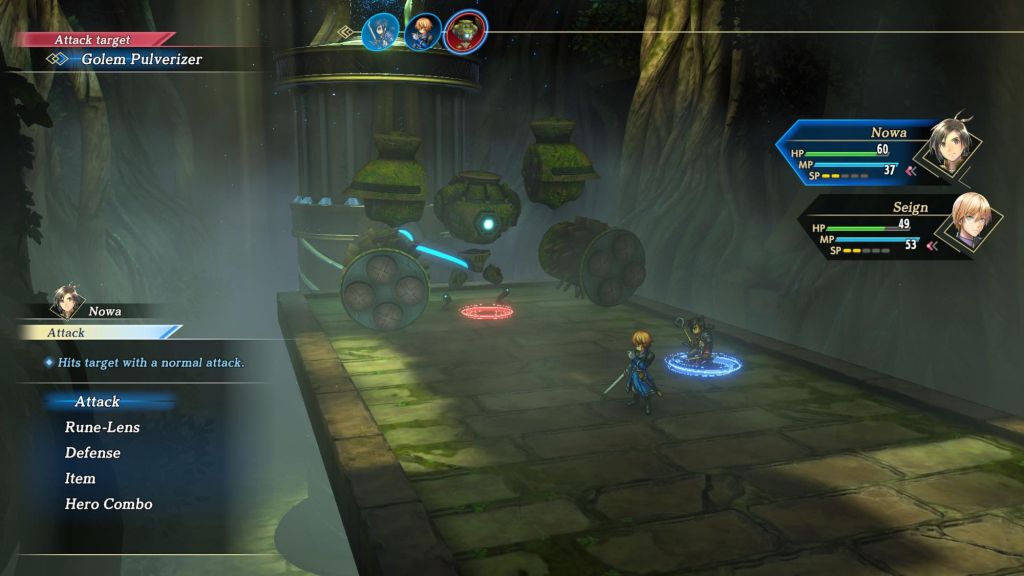Choose the Defense command
Viewport: 1024px width, 576px height.
93,453
